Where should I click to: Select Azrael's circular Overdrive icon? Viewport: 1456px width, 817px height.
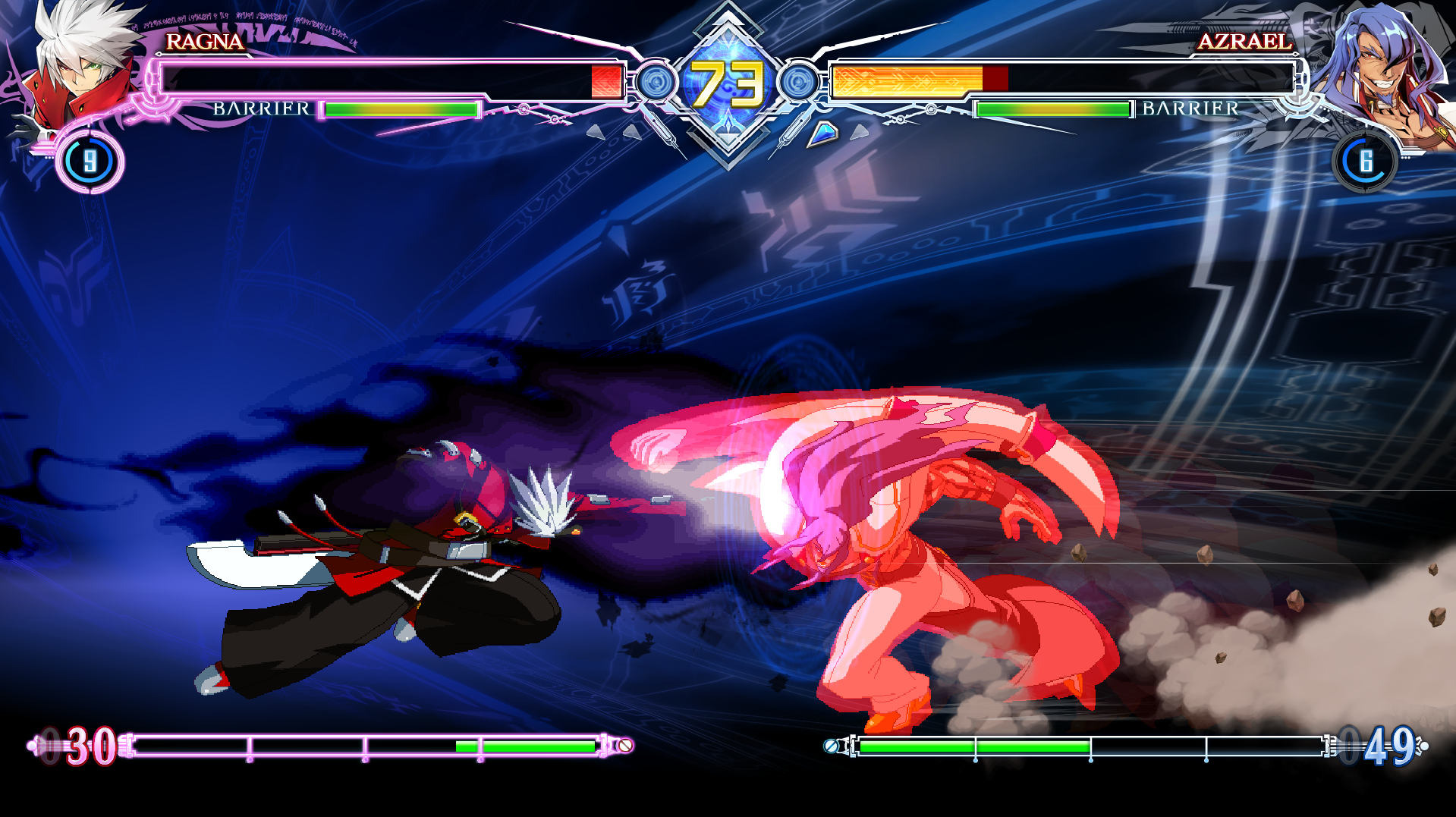tap(1365, 162)
